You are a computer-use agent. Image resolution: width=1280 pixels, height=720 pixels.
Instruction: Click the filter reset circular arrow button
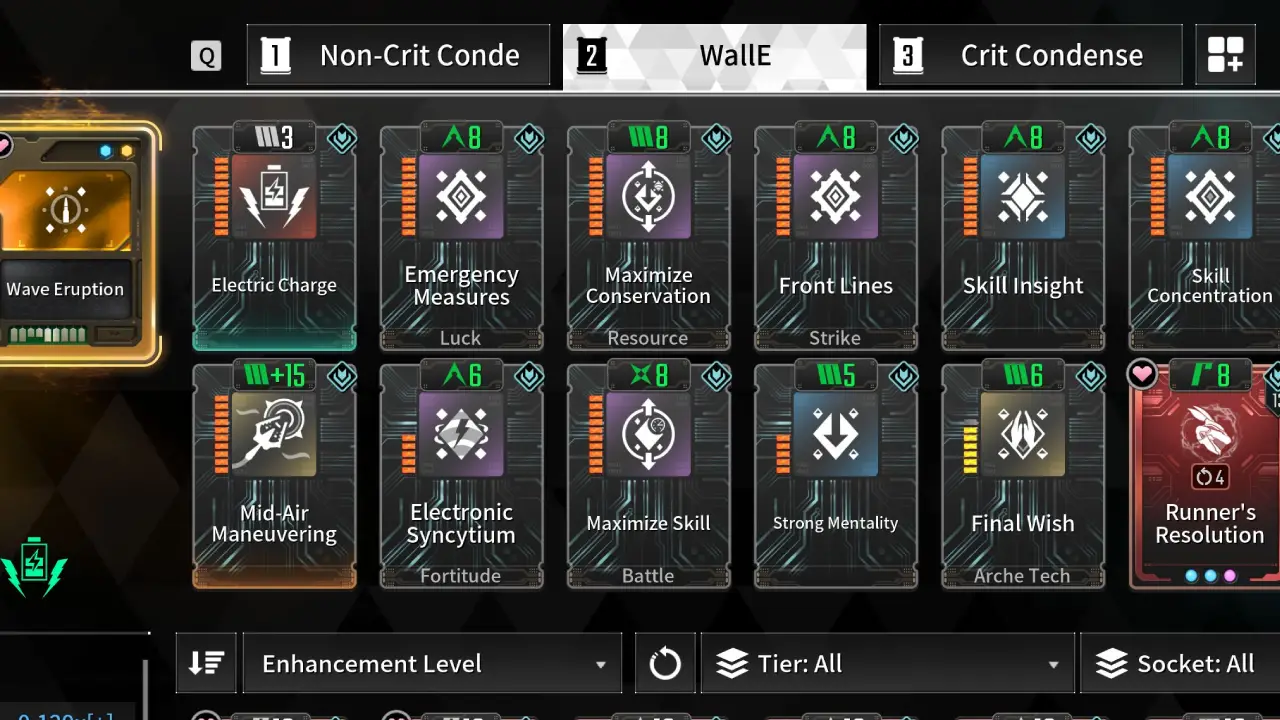pos(665,662)
